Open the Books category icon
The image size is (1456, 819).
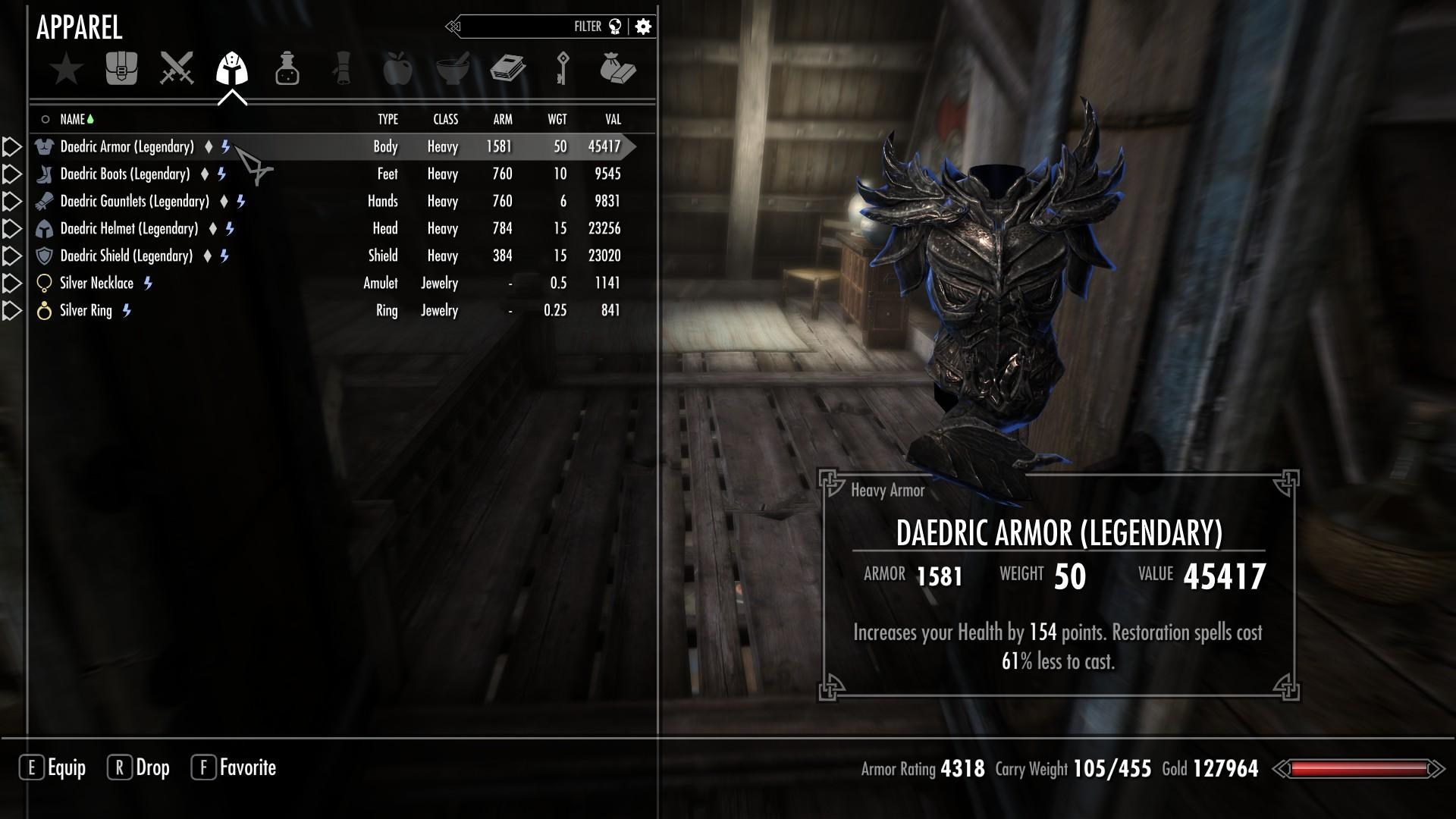pos(509,68)
